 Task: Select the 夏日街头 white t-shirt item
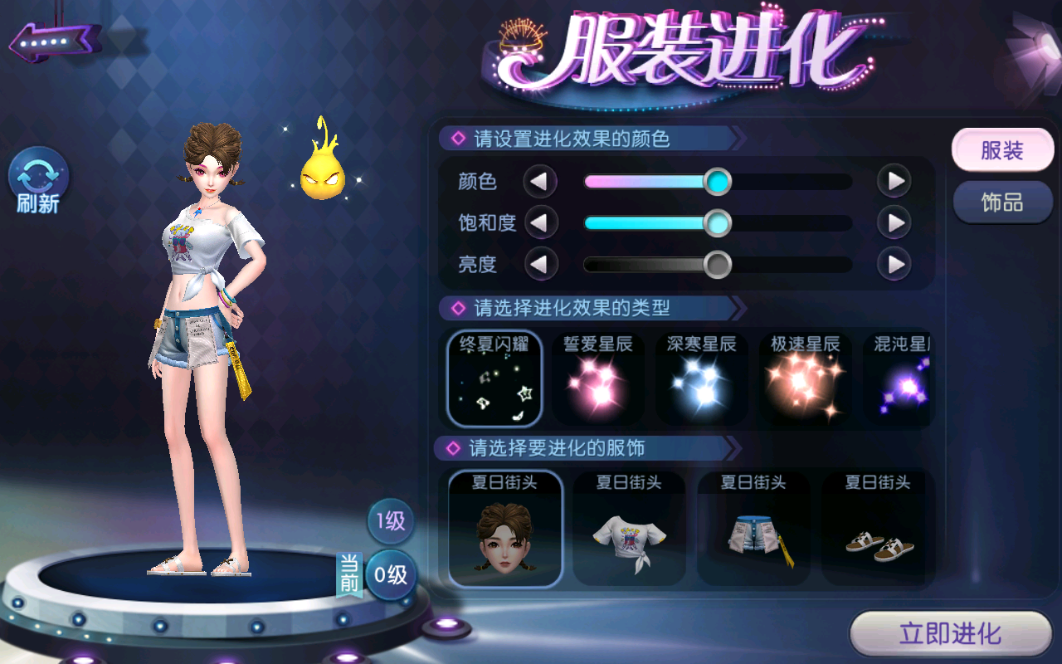[x=629, y=528]
